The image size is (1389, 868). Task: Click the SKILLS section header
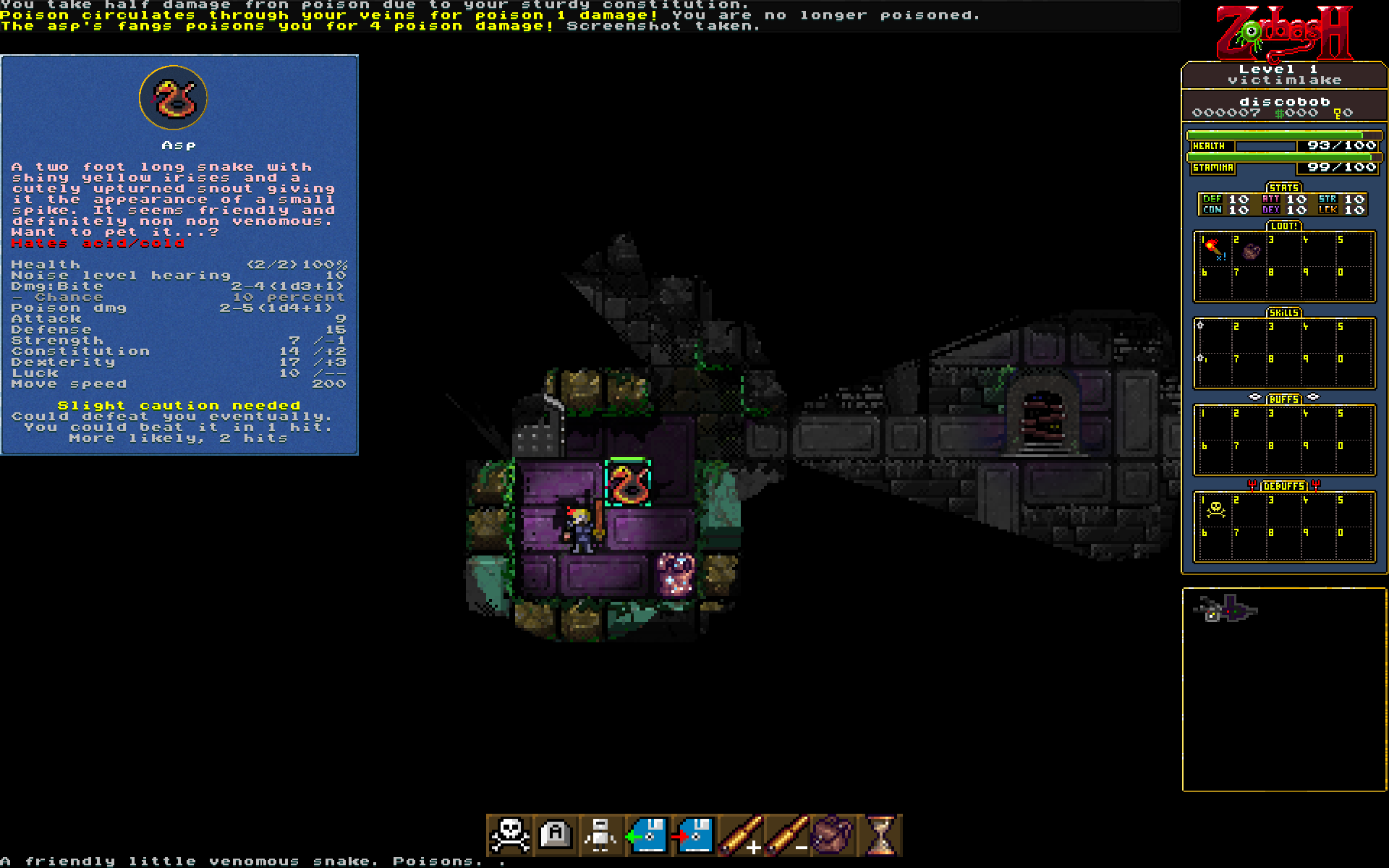(1283, 313)
